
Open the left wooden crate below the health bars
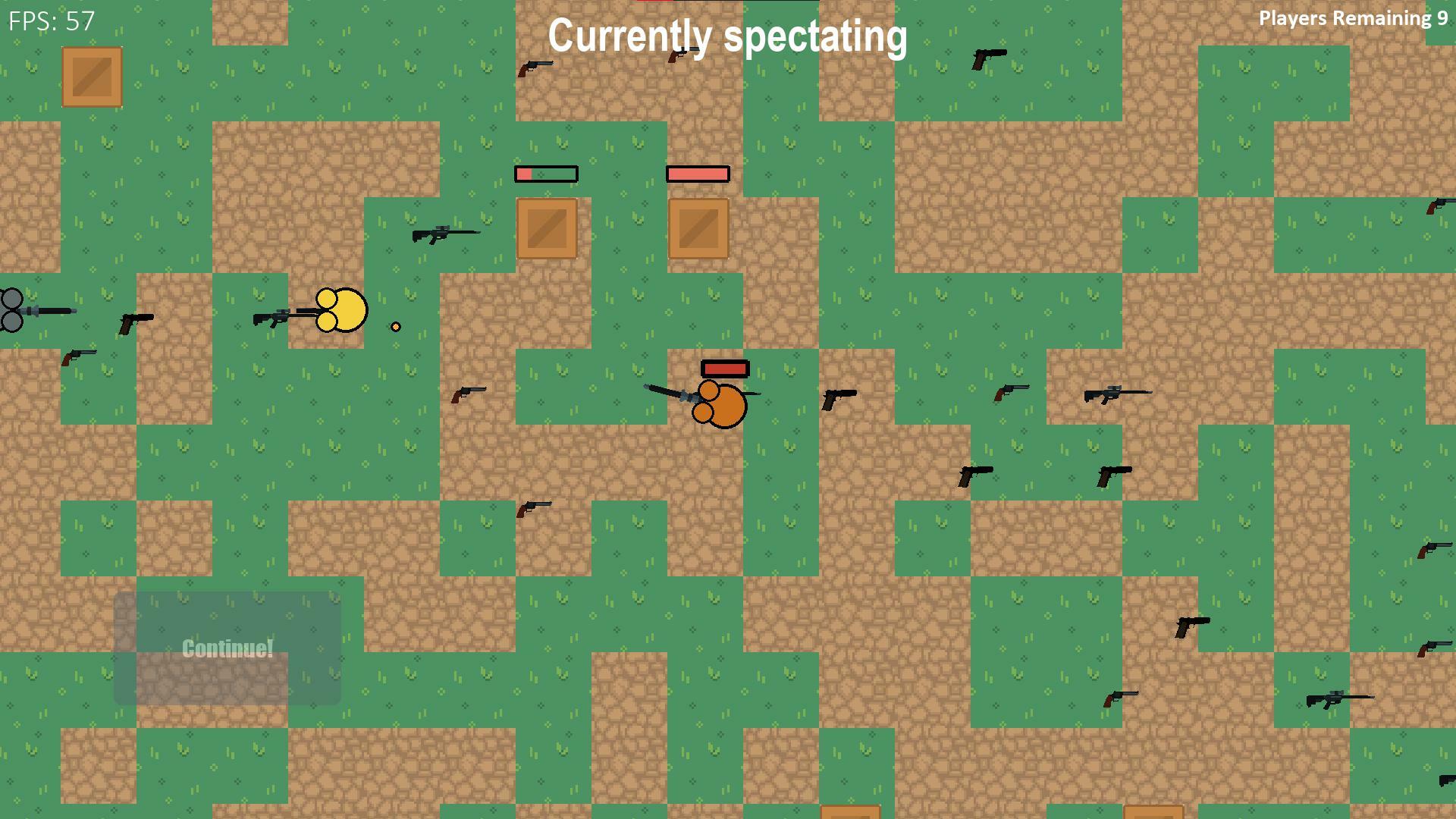(548, 228)
